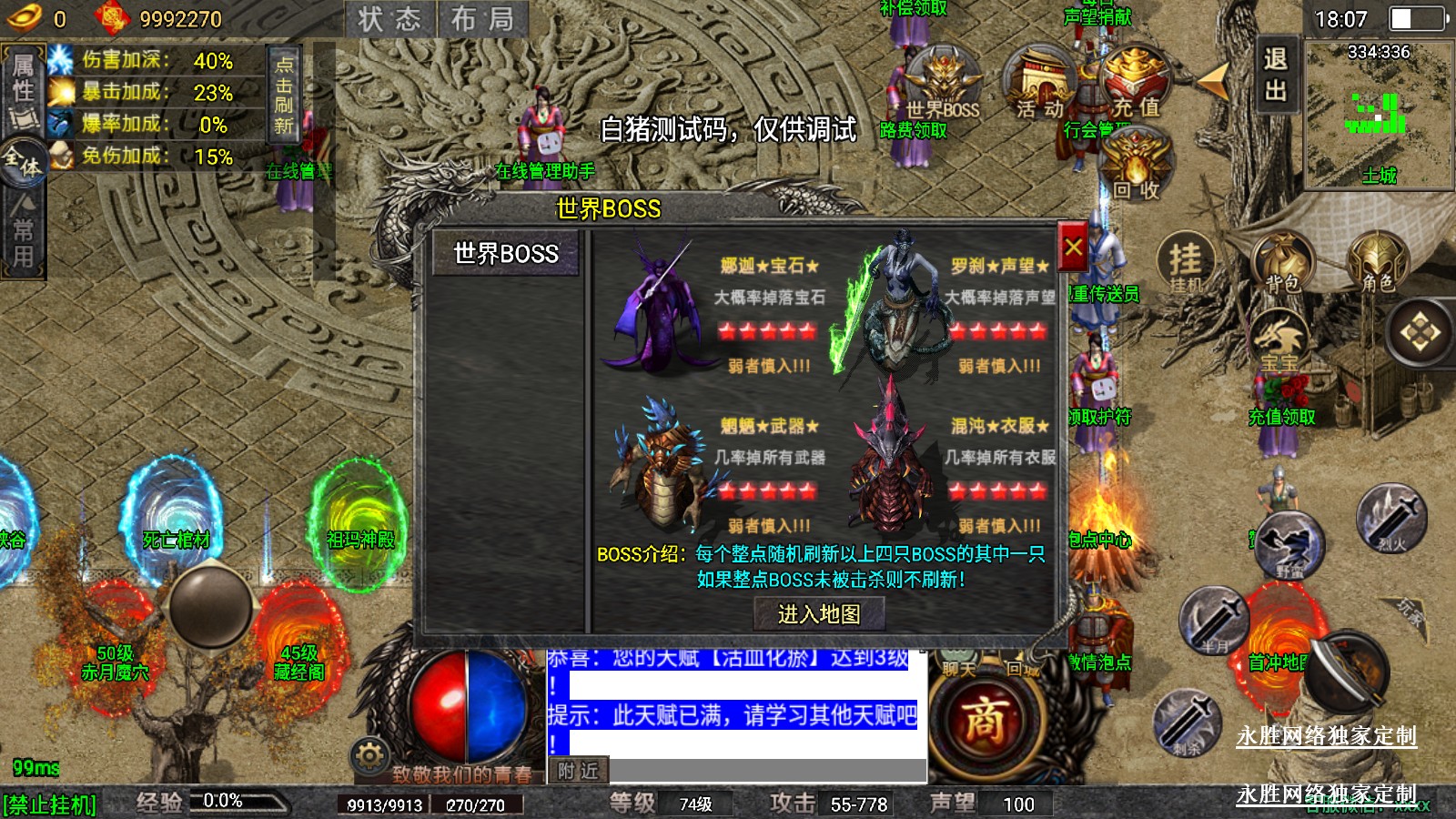The width and height of the screenshot is (1456, 819).
Task: Open the 世界BOSS icon in top bar
Action: tap(943, 84)
